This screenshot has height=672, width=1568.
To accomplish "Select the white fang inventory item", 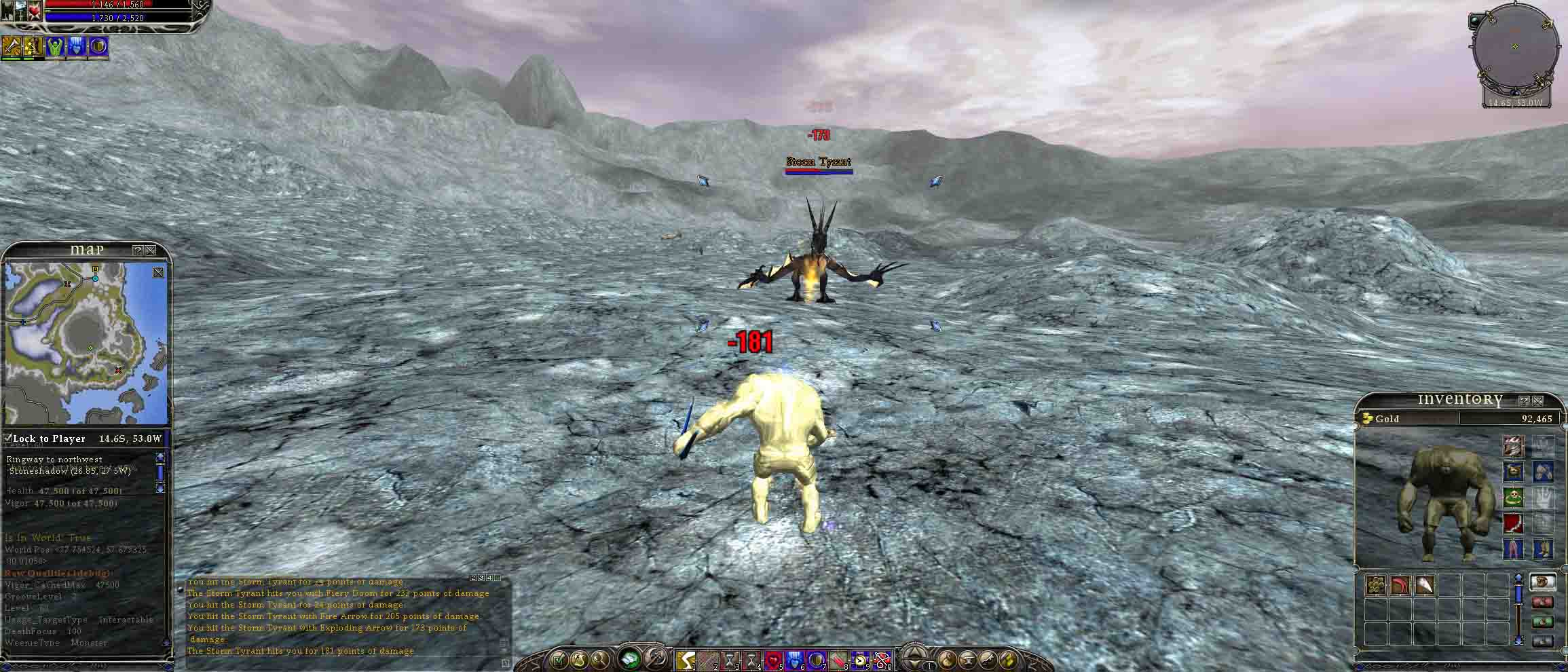I will click(x=1424, y=585).
